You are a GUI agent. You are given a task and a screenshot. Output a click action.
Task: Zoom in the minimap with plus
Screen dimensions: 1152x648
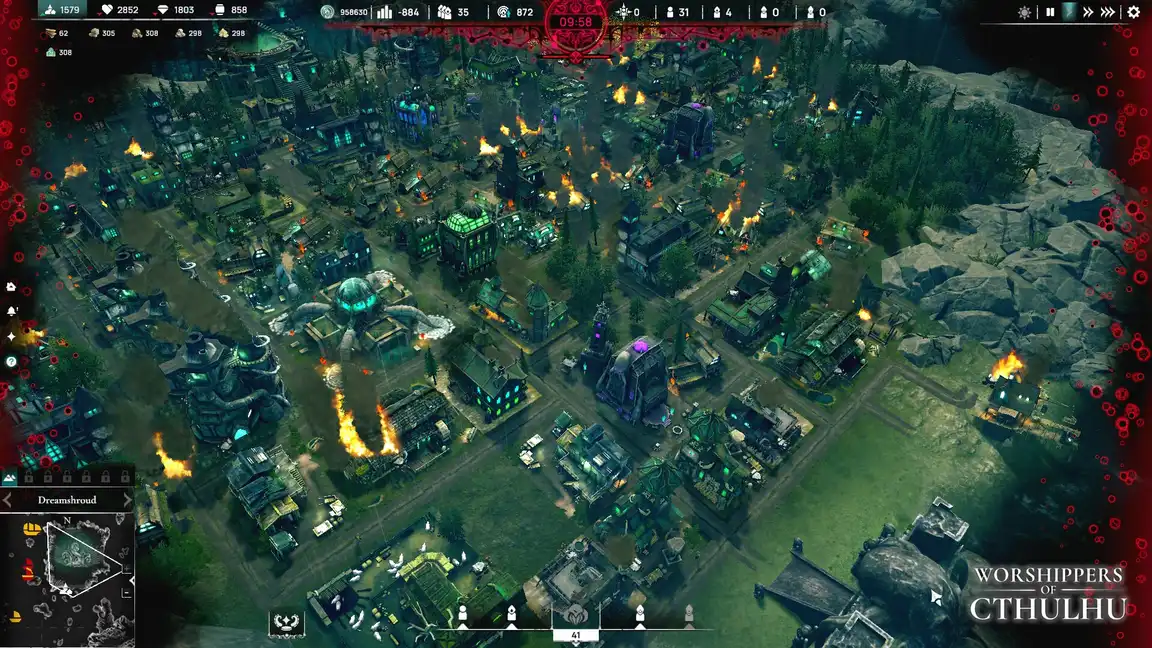(x=128, y=568)
